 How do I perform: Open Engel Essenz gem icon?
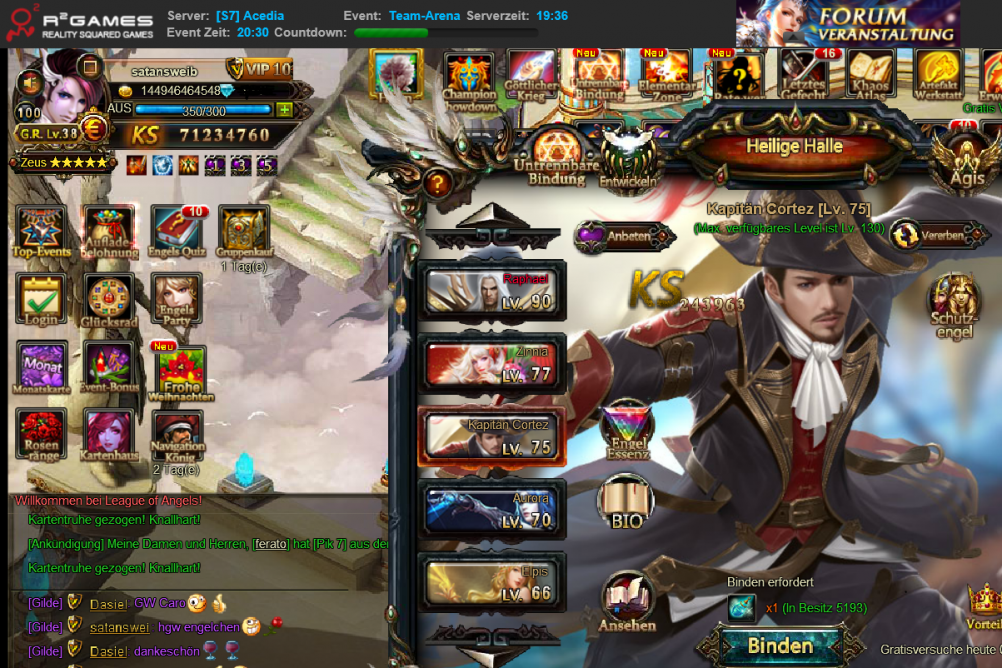[627, 431]
